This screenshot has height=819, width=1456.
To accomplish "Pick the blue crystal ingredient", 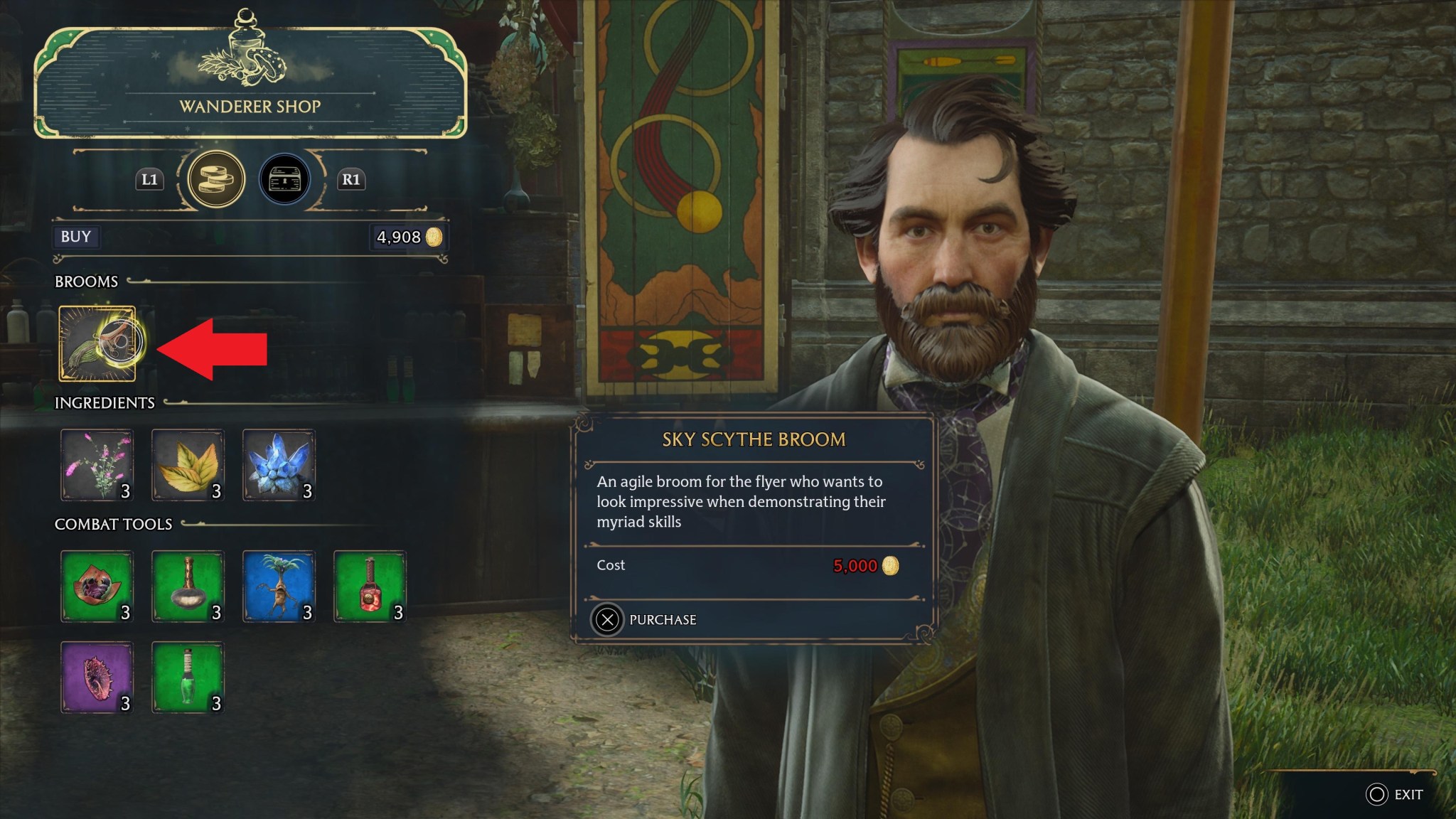I will (279, 465).
